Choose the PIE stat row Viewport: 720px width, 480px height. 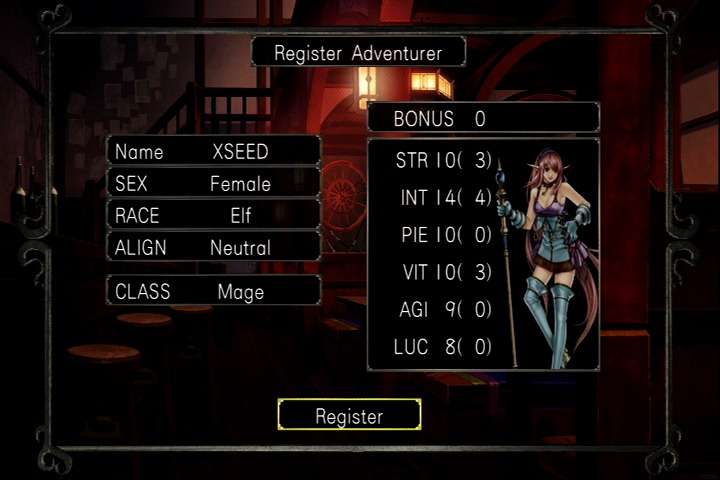coord(443,235)
